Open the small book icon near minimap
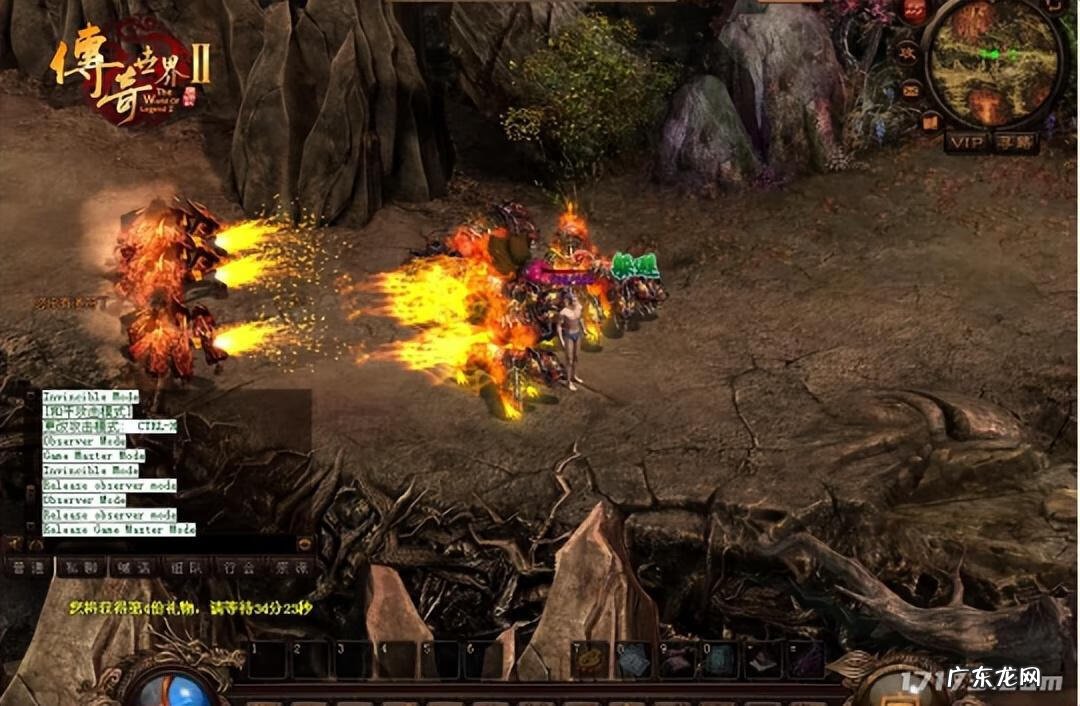This screenshot has width=1080, height=706. click(x=931, y=122)
